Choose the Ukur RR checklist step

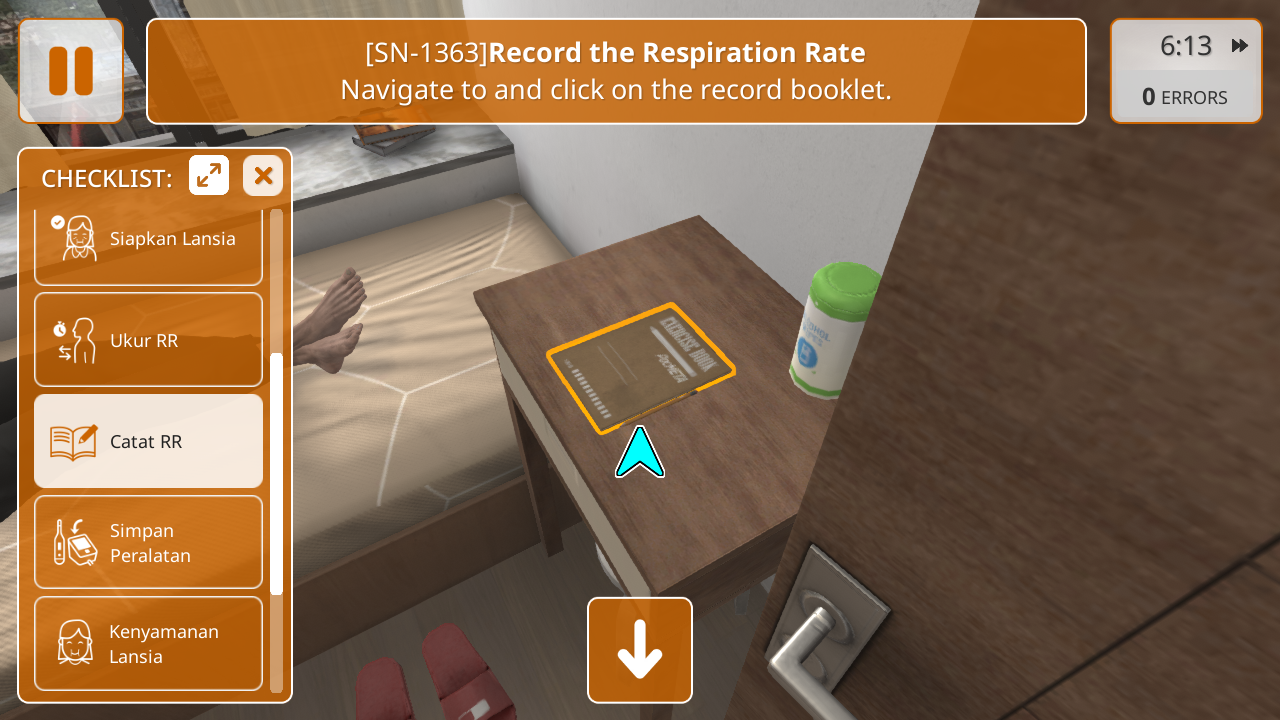[x=148, y=340]
